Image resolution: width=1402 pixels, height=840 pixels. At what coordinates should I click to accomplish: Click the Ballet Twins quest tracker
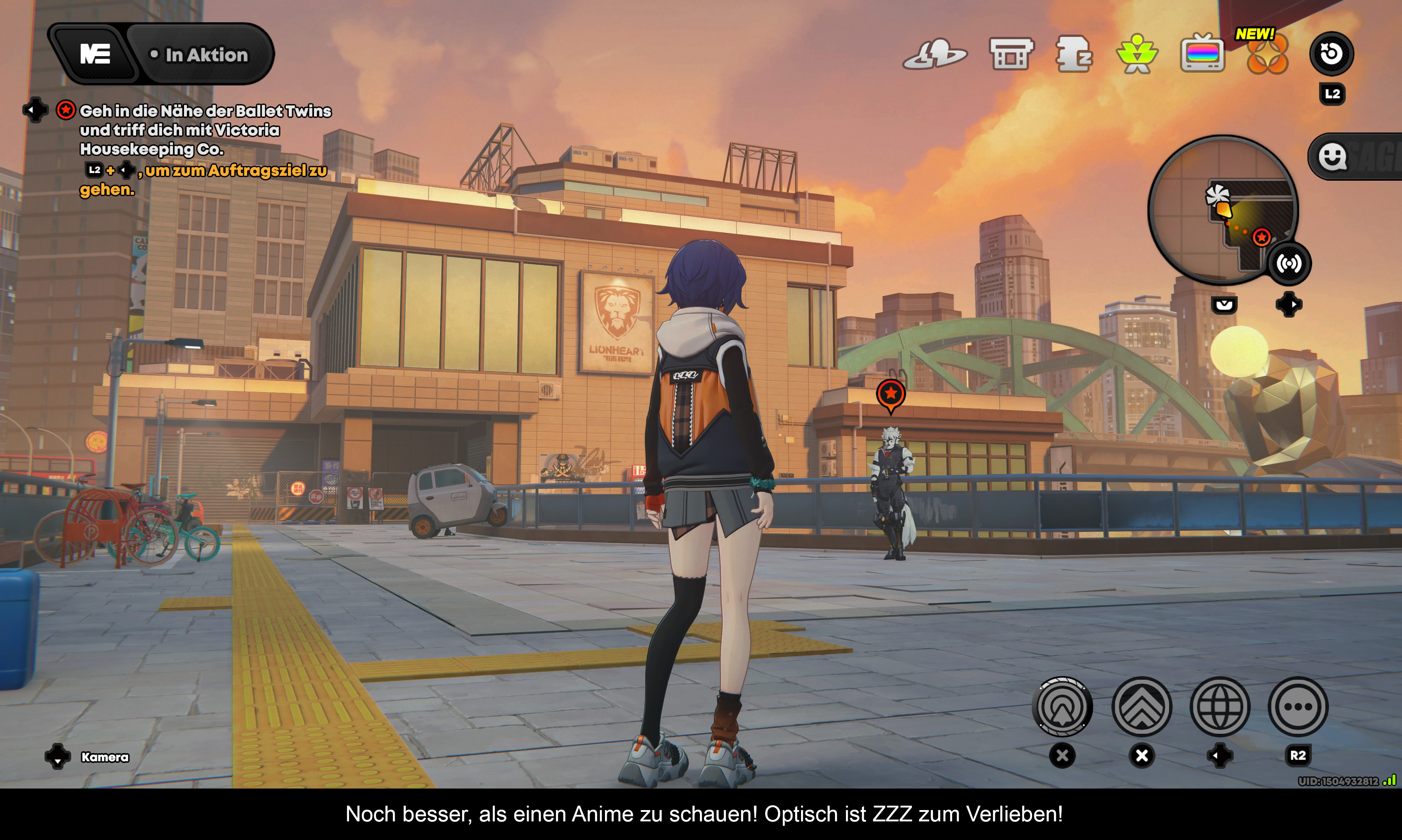[x=205, y=130]
